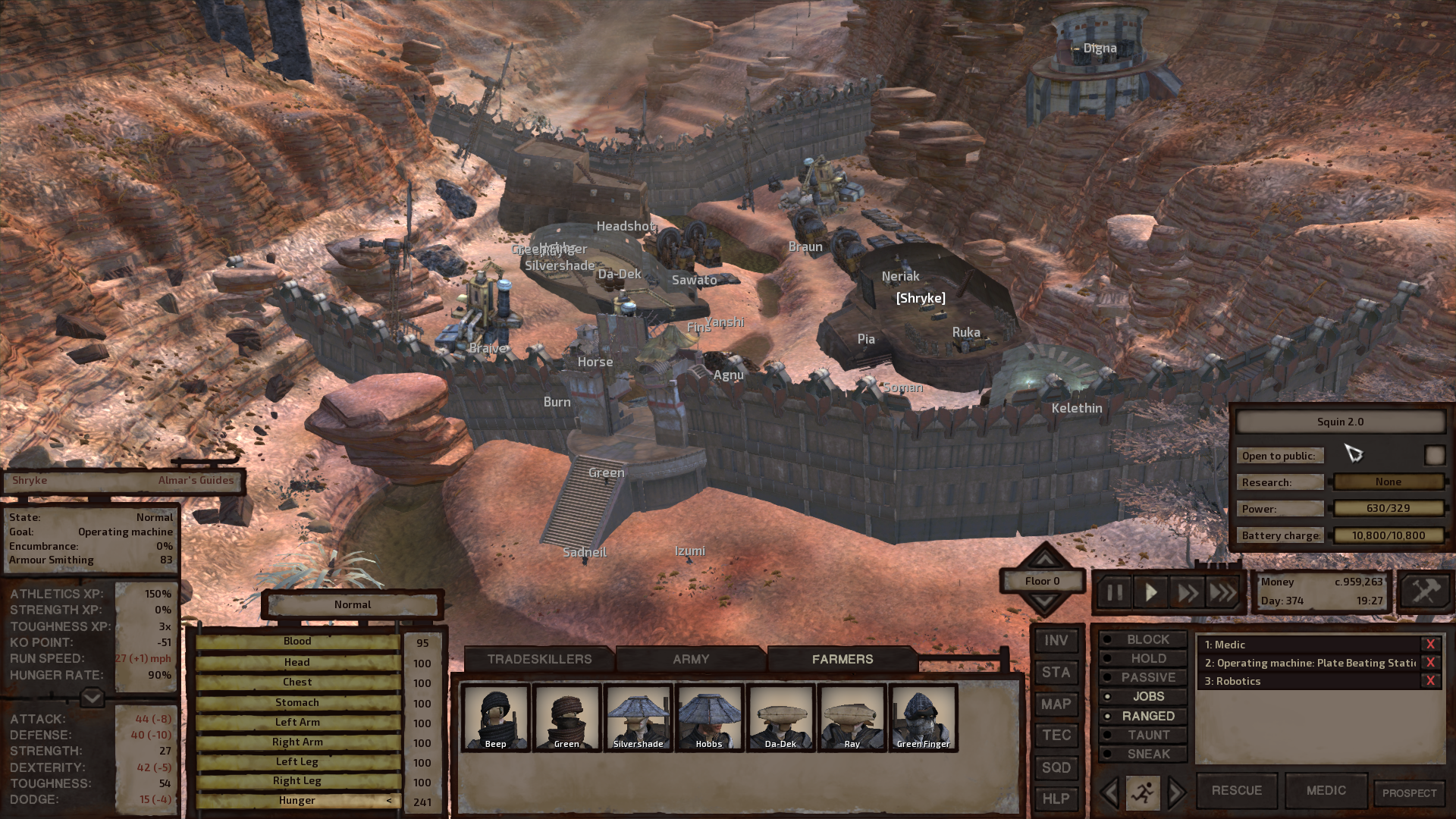Toggle the BLOCK combat mode
1456x819 pixels.
1143,640
